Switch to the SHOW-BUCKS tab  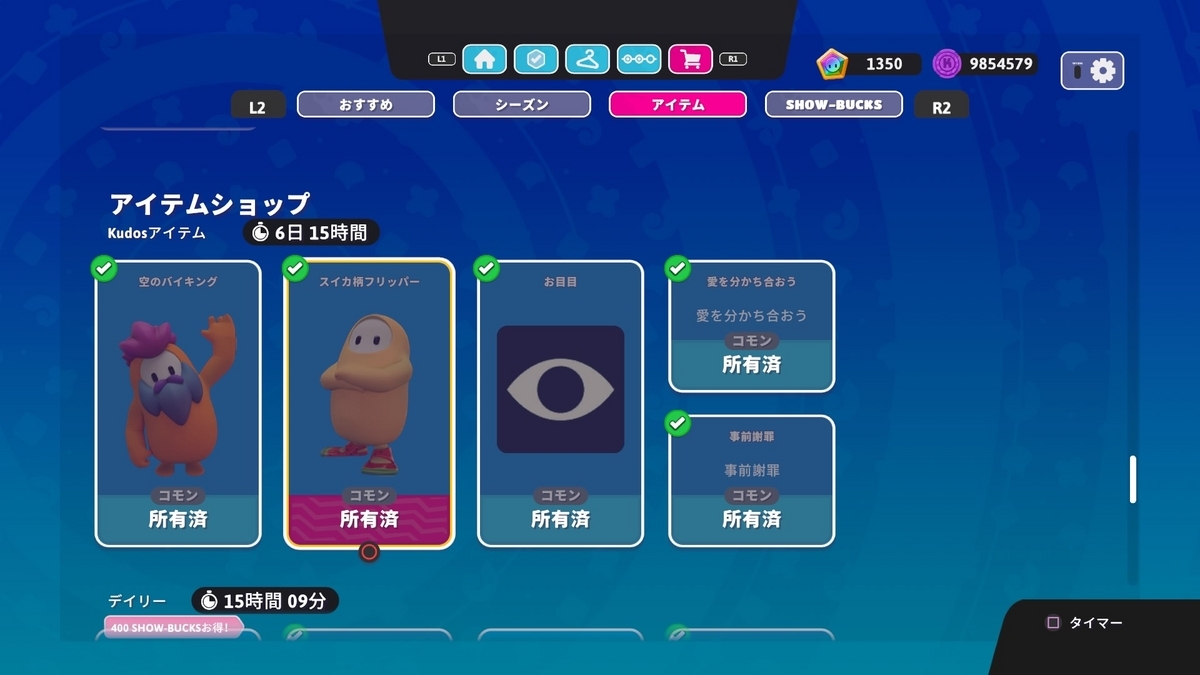click(834, 104)
